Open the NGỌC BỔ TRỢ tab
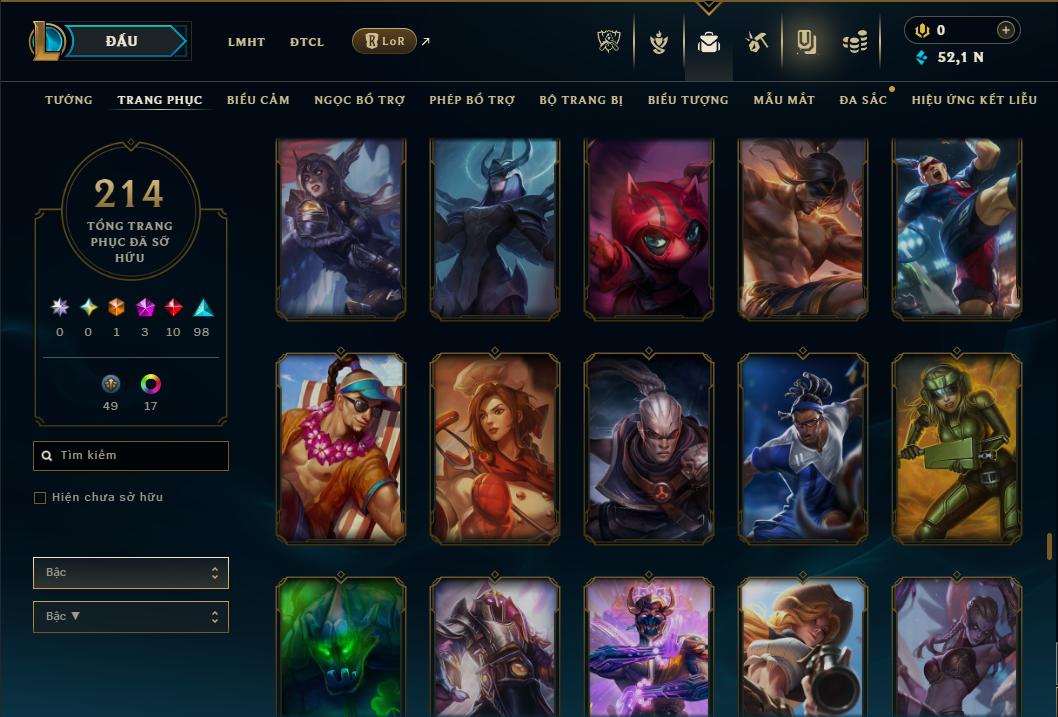Viewport: 1058px width, 717px height. (x=359, y=100)
